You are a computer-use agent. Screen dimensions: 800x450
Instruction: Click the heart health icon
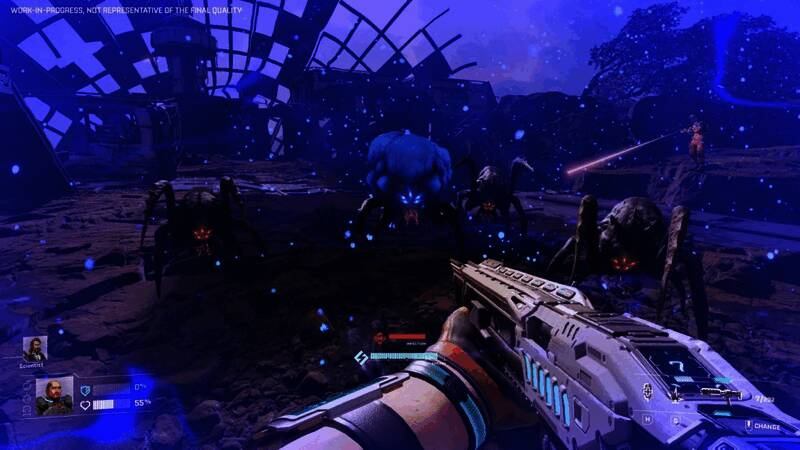(x=85, y=404)
